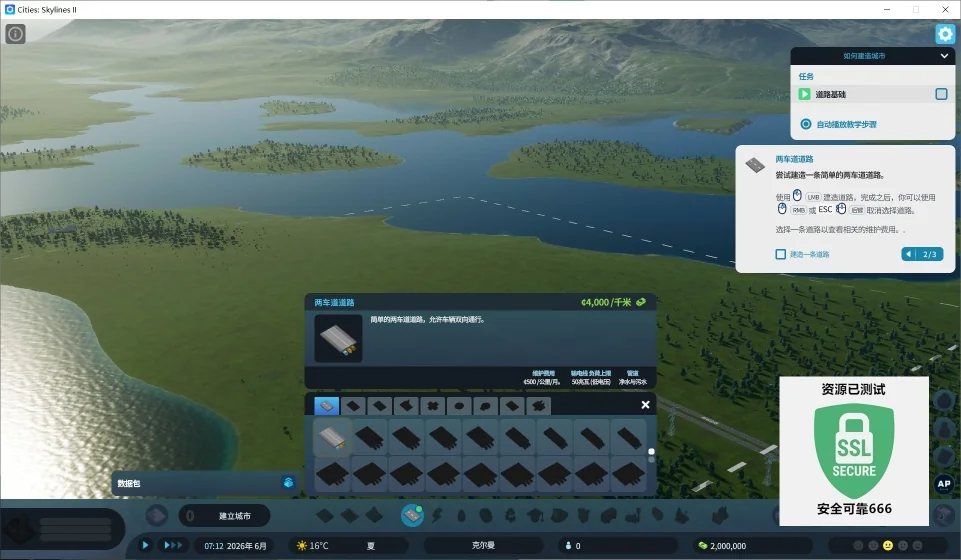This screenshot has width=961, height=560.
Task: Minimize the Cities: Skylines II window
Action: [x=886, y=9]
